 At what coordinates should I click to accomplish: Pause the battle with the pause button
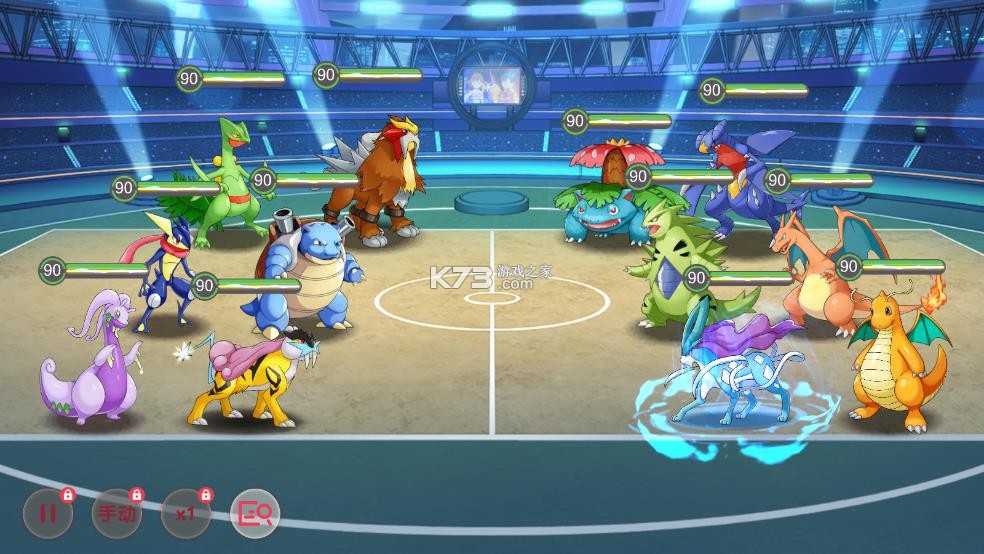pos(47,514)
